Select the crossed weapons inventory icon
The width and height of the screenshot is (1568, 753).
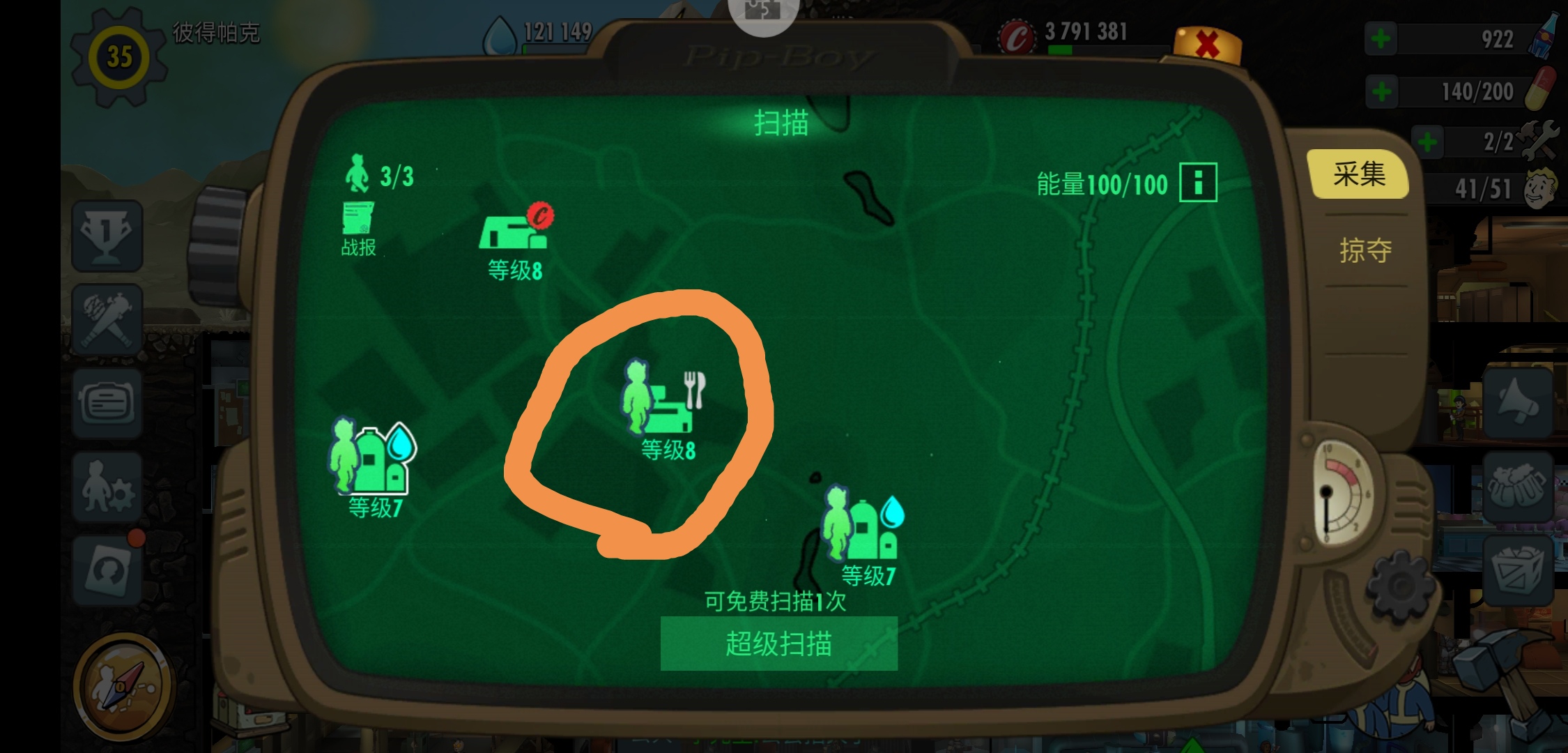coord(106,319)
